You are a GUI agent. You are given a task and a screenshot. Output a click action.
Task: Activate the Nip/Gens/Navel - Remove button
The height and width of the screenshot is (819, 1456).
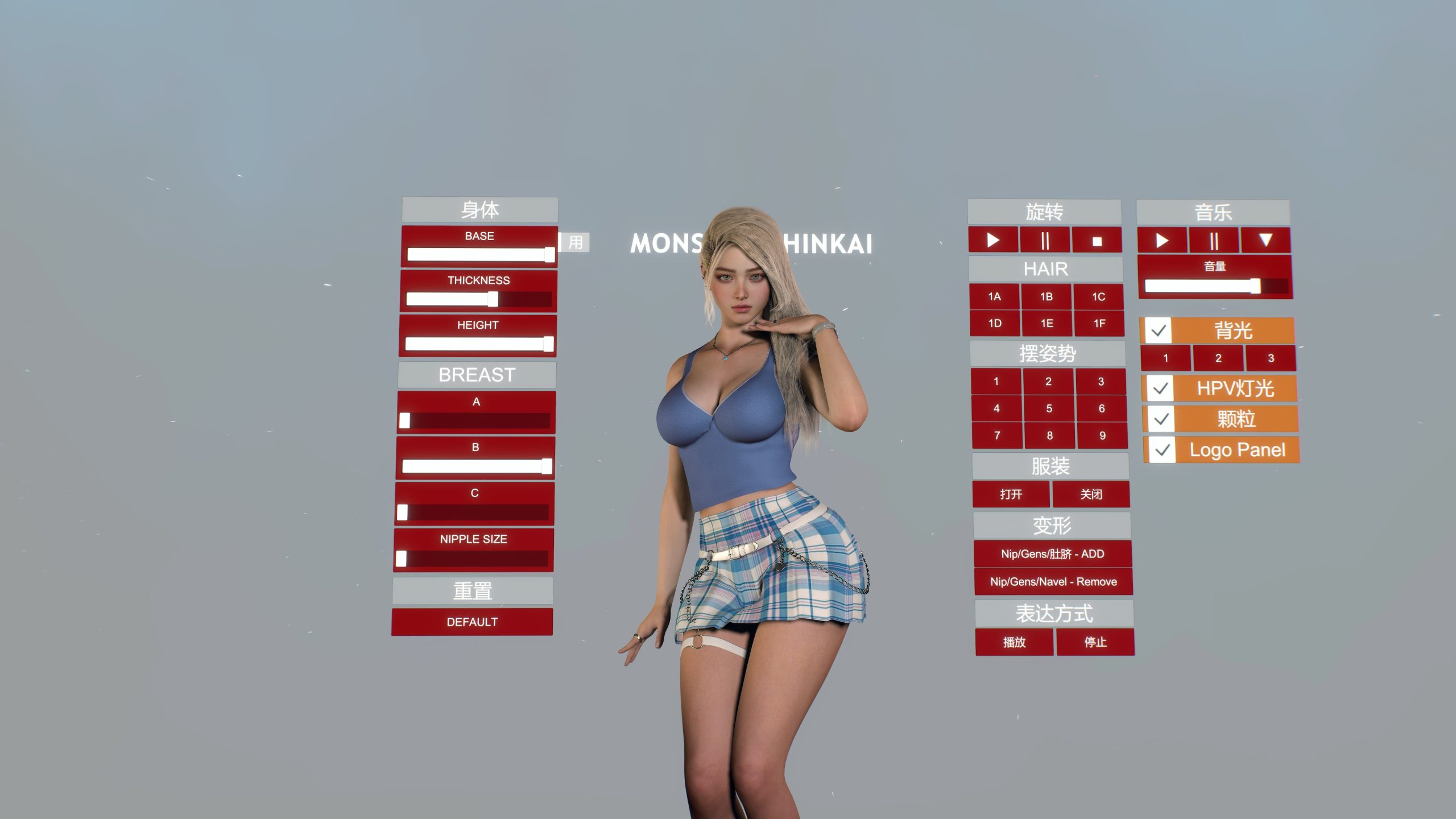[x=1053, y=582]
